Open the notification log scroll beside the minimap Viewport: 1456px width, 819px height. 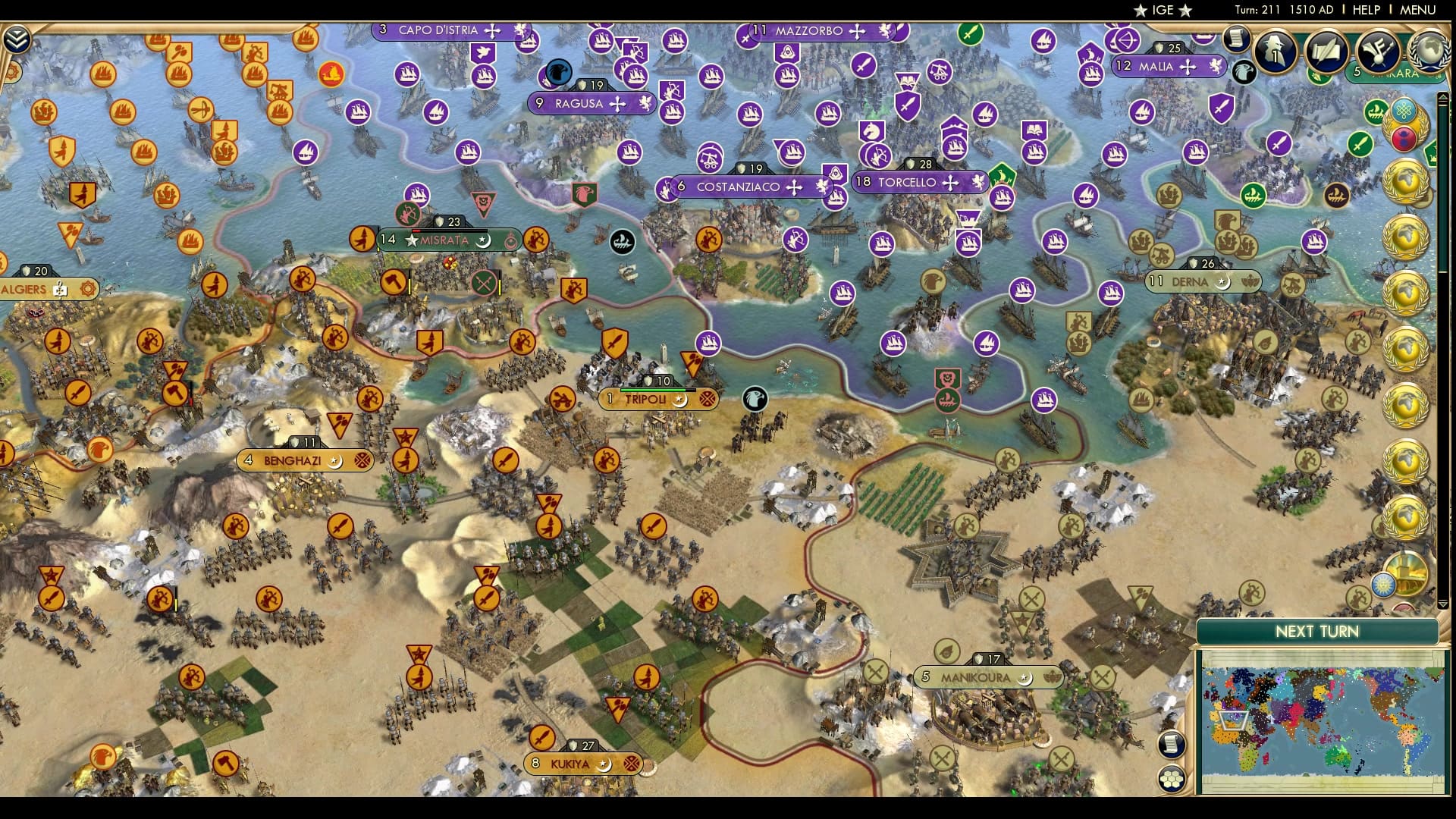point(1171,743)
